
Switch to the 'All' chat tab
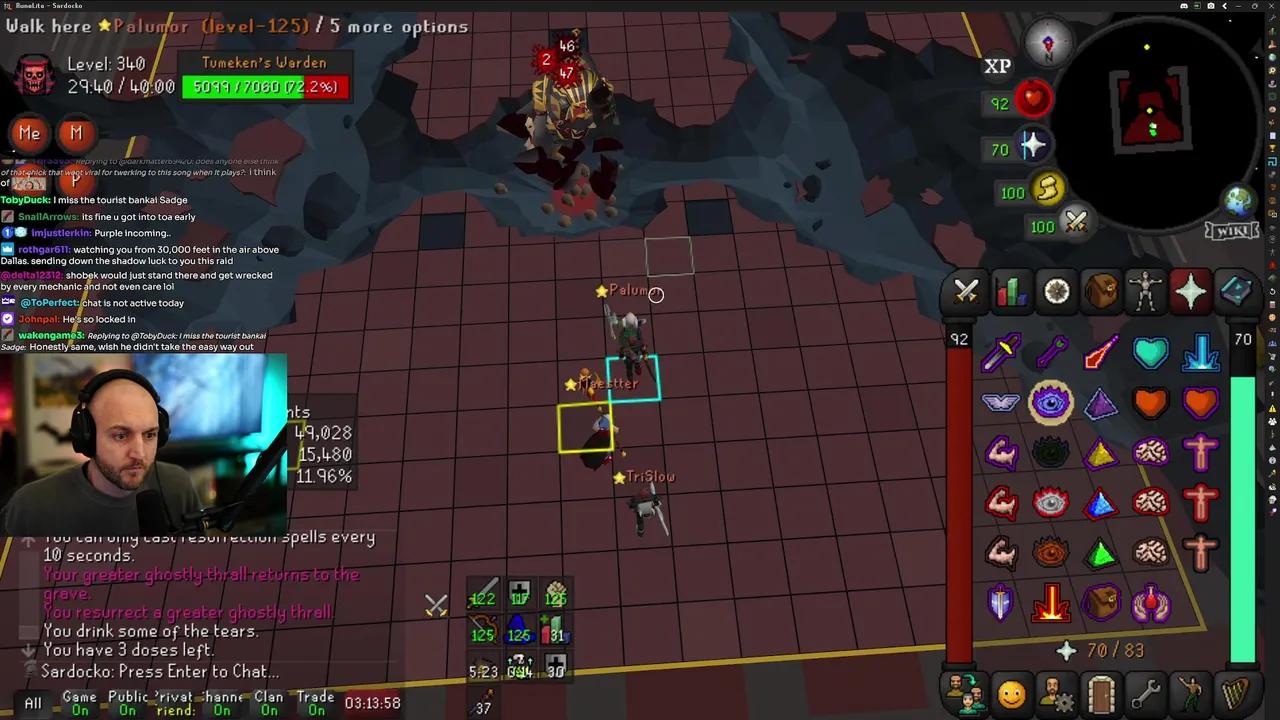click(x=32, y=703)
